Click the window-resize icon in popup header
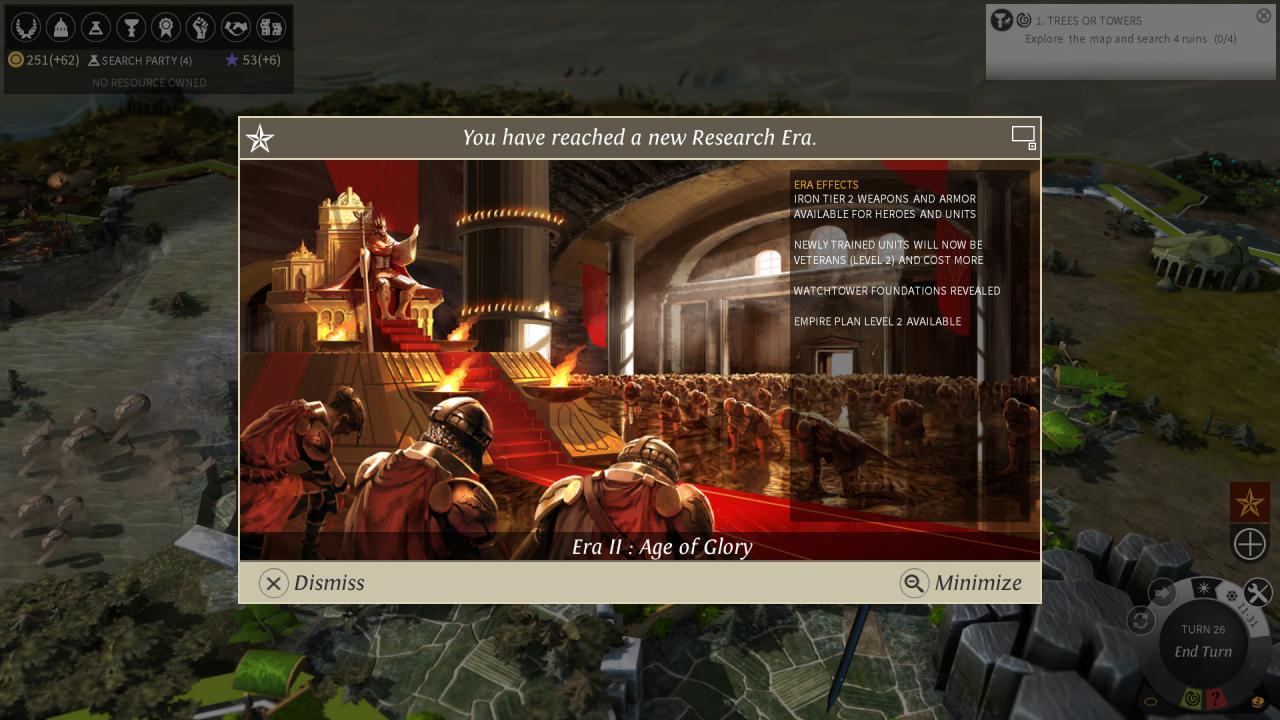Screen dimensions: 1280x720 coord(1023,138)
